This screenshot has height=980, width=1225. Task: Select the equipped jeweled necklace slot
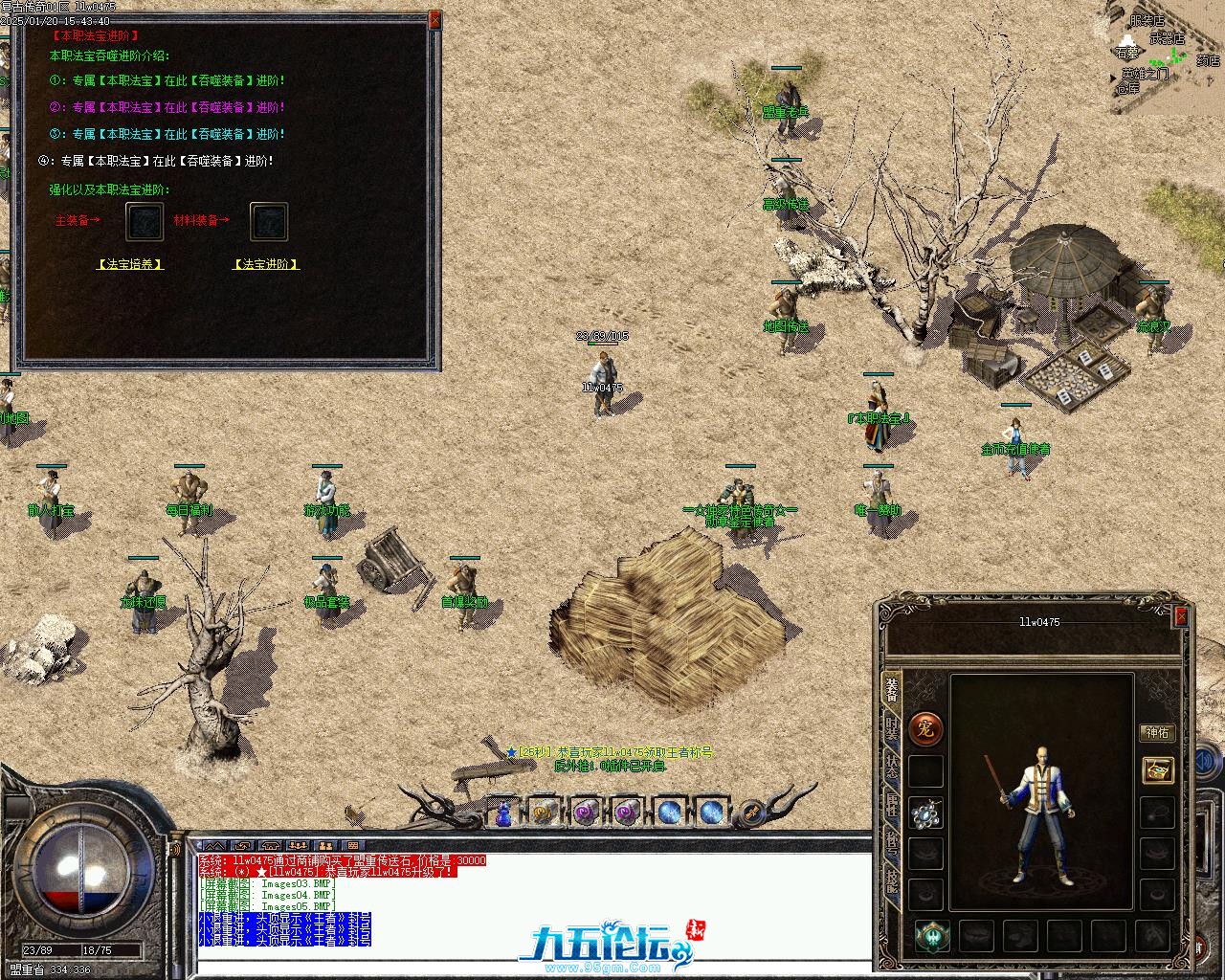point(925,813)
